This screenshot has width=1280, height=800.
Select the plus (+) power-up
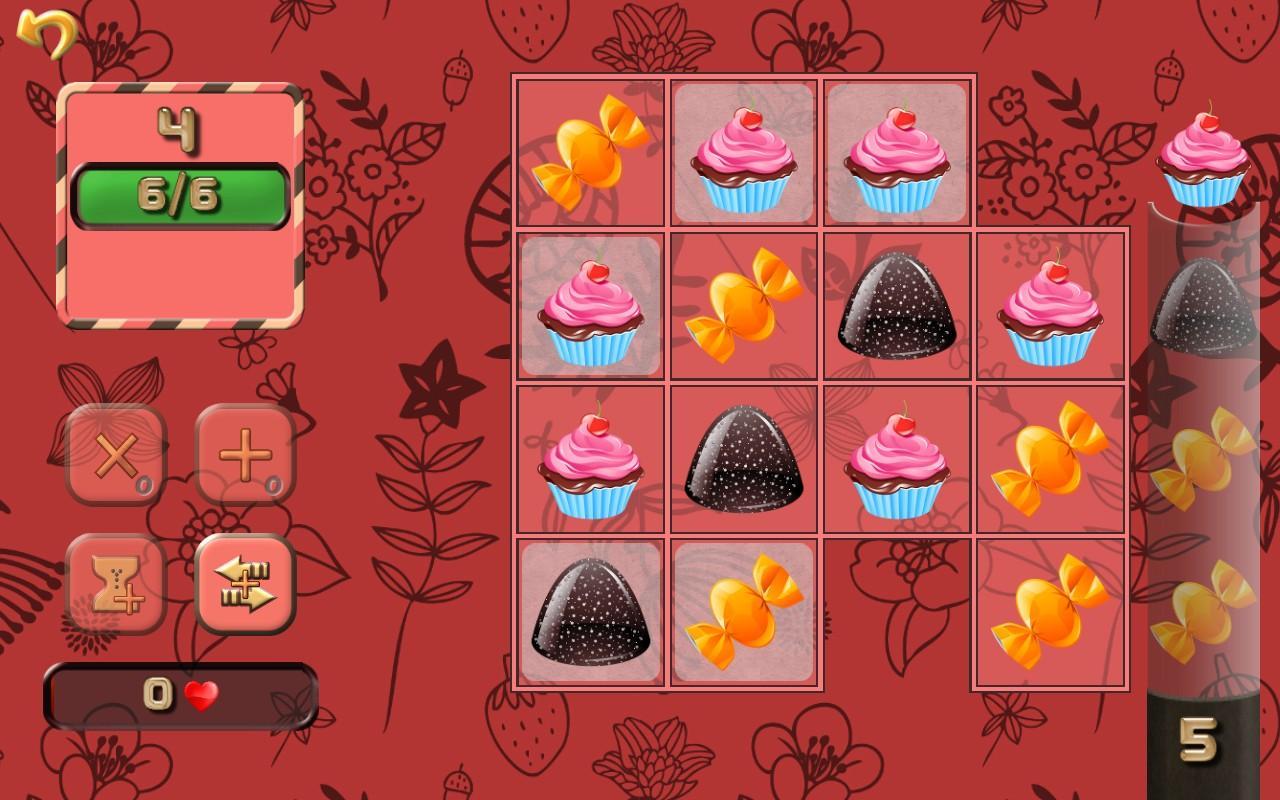(245, 455)
